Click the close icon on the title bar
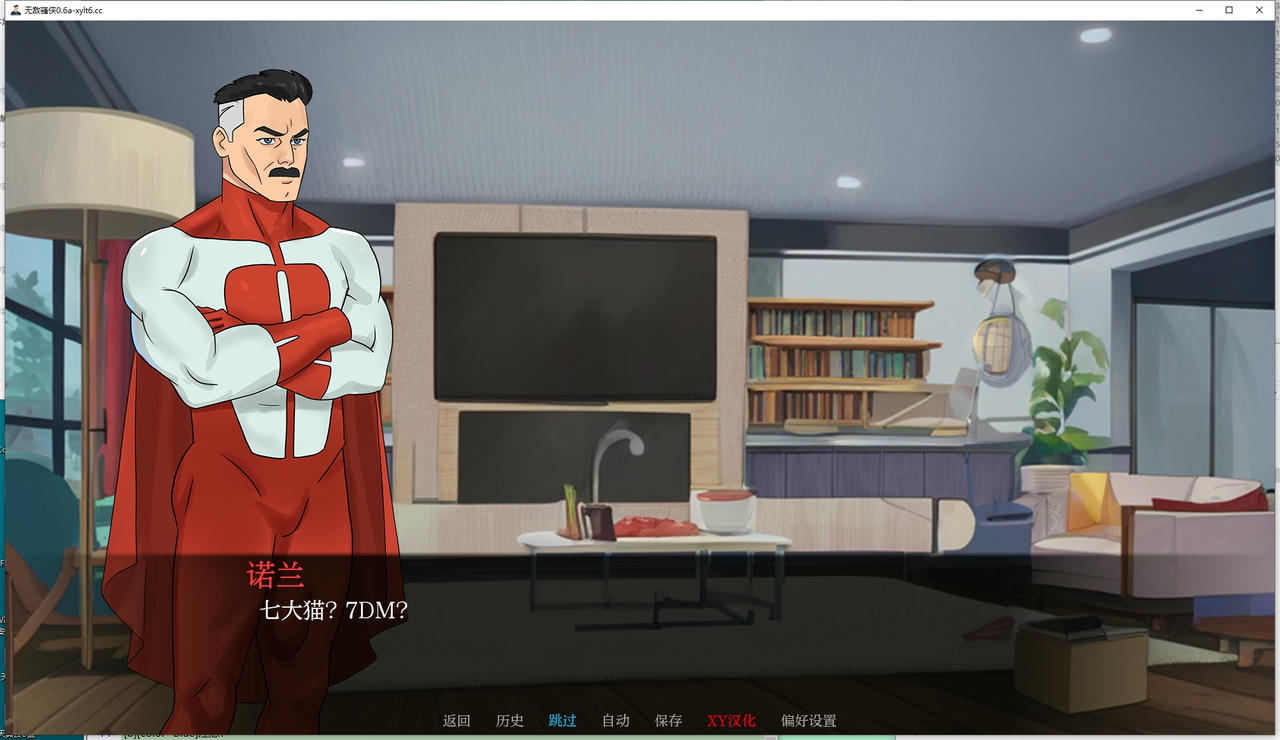1280x740 pixels. click(1259, 9)
